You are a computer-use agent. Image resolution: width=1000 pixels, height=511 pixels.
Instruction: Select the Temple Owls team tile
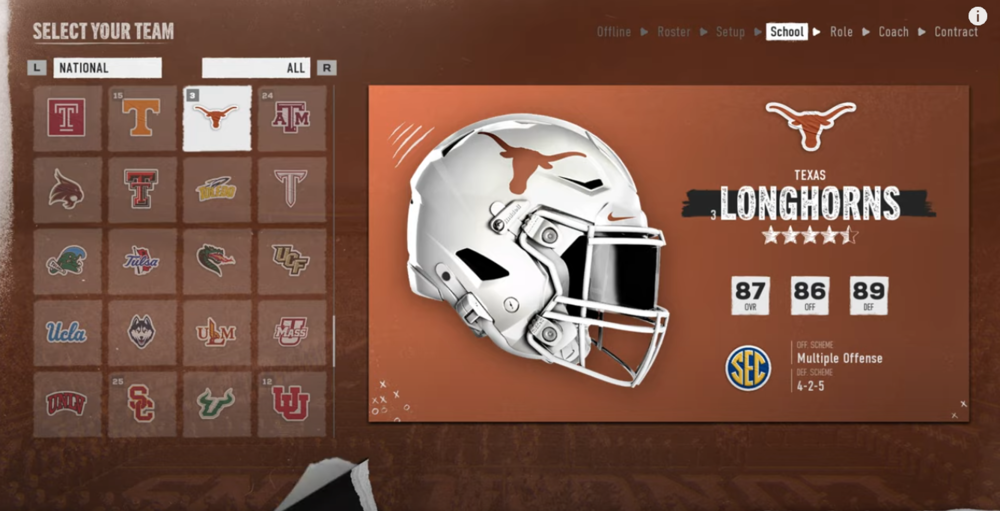(67, 118)
